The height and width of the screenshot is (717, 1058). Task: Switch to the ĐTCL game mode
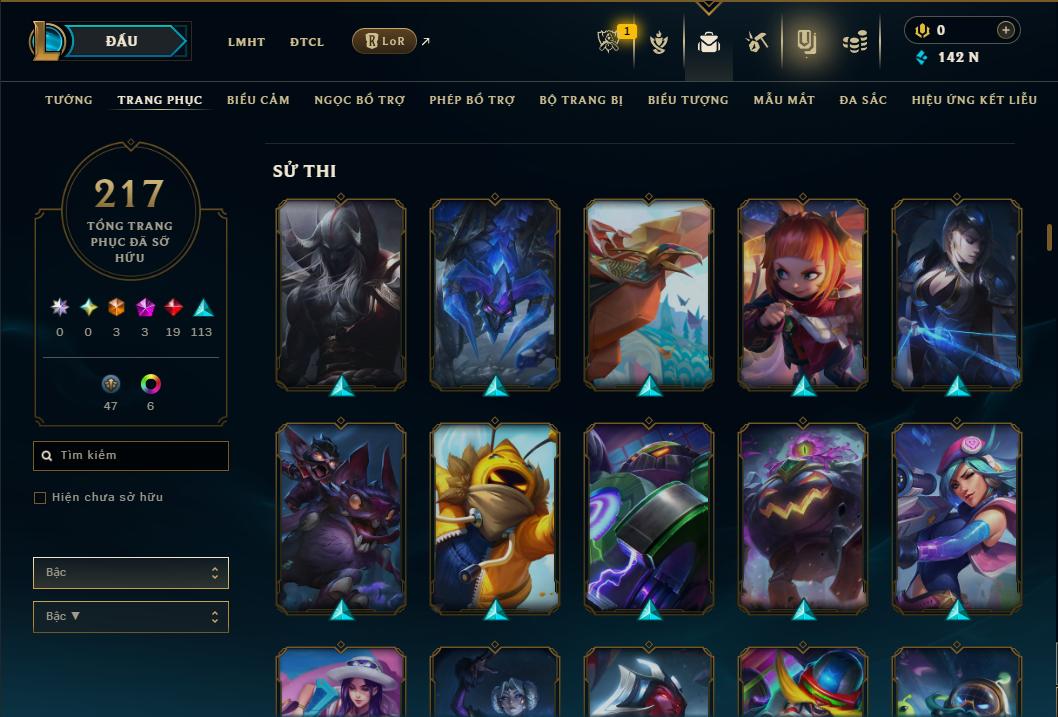307,42
